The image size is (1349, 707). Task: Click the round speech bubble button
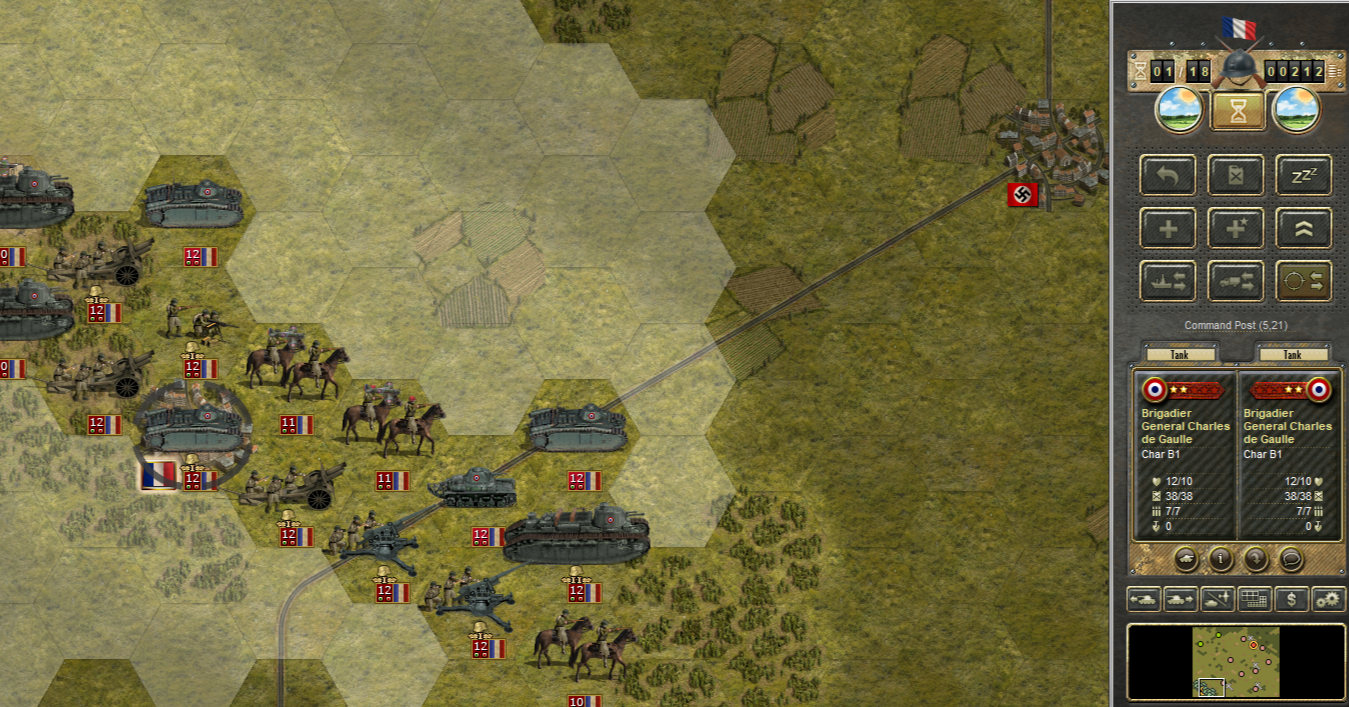click(x=1291, y=559)
